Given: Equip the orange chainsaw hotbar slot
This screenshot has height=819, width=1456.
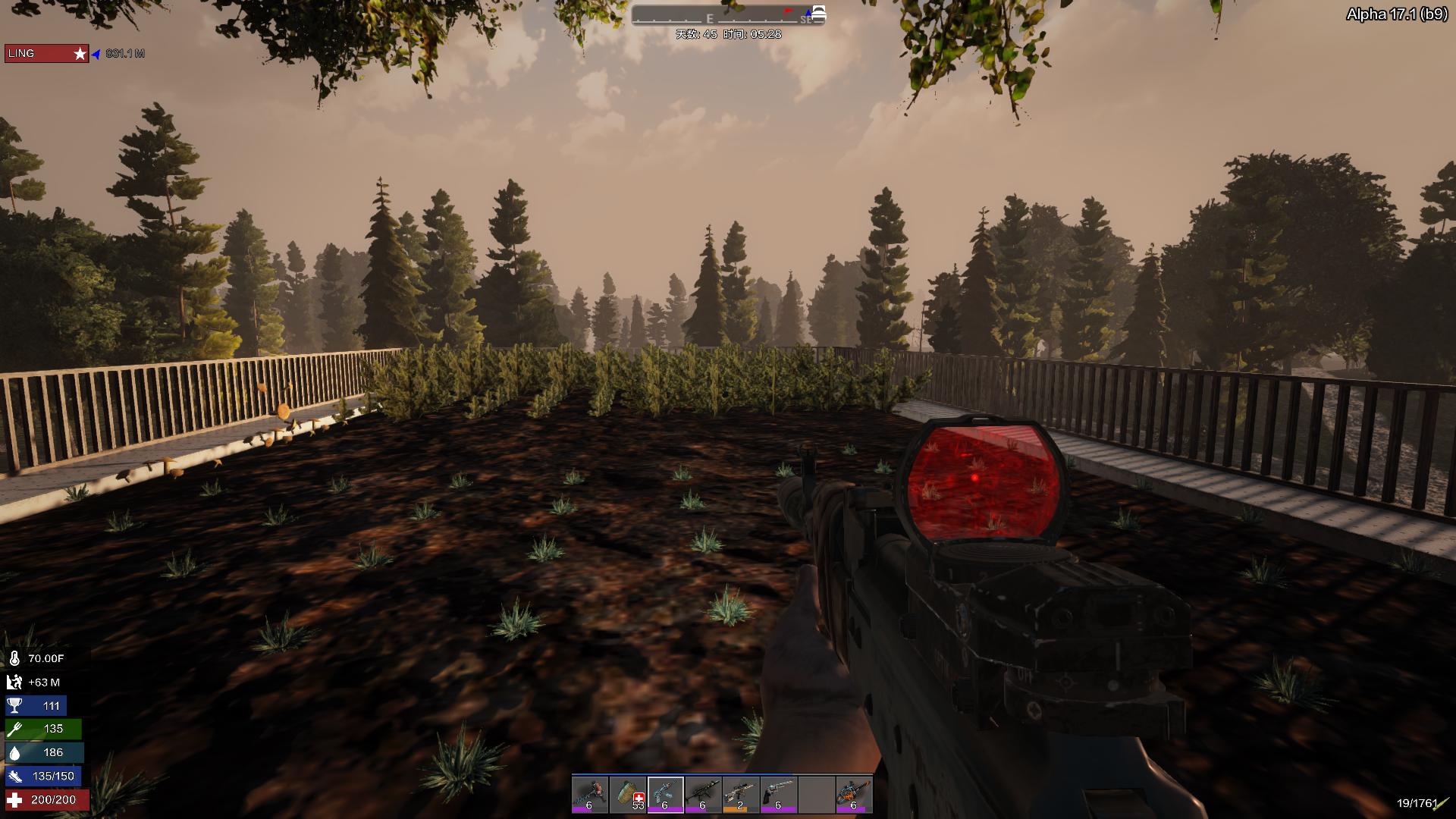Looking at the screenshot, I should click(854, 795).
